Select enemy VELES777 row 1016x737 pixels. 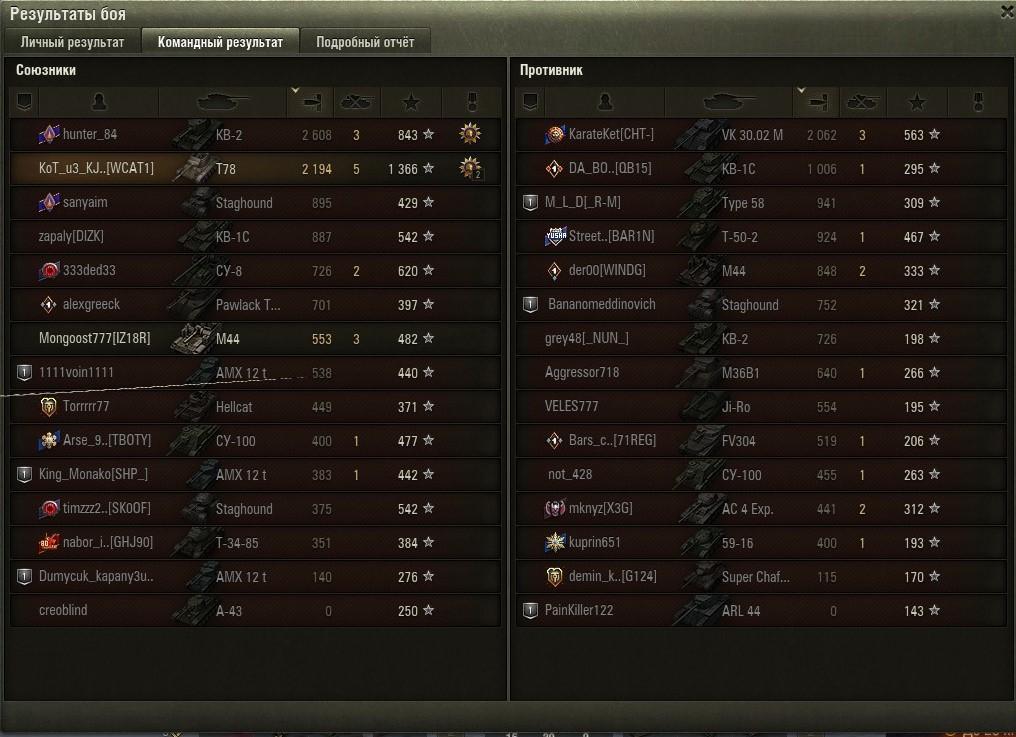click(572, 407)
